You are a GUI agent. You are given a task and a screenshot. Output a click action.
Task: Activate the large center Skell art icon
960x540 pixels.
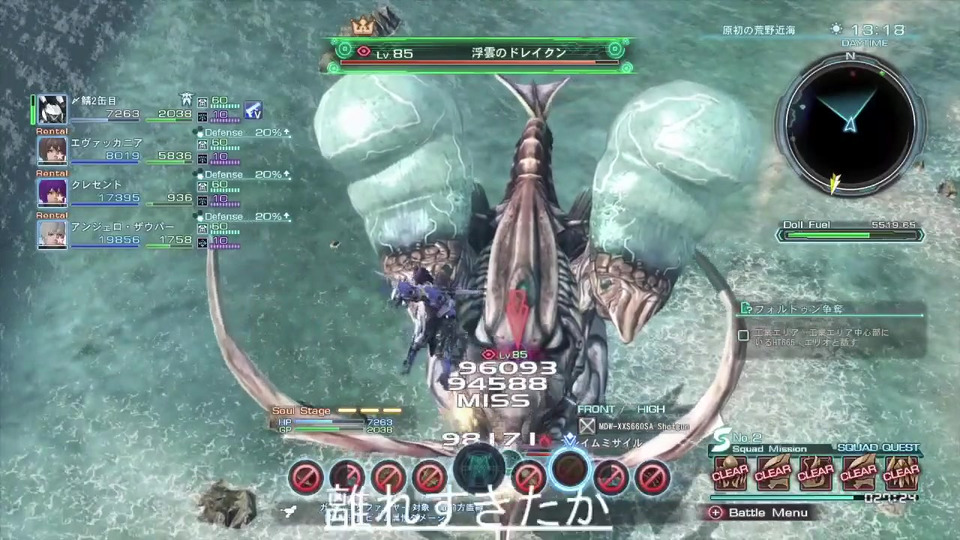[479, 470]
